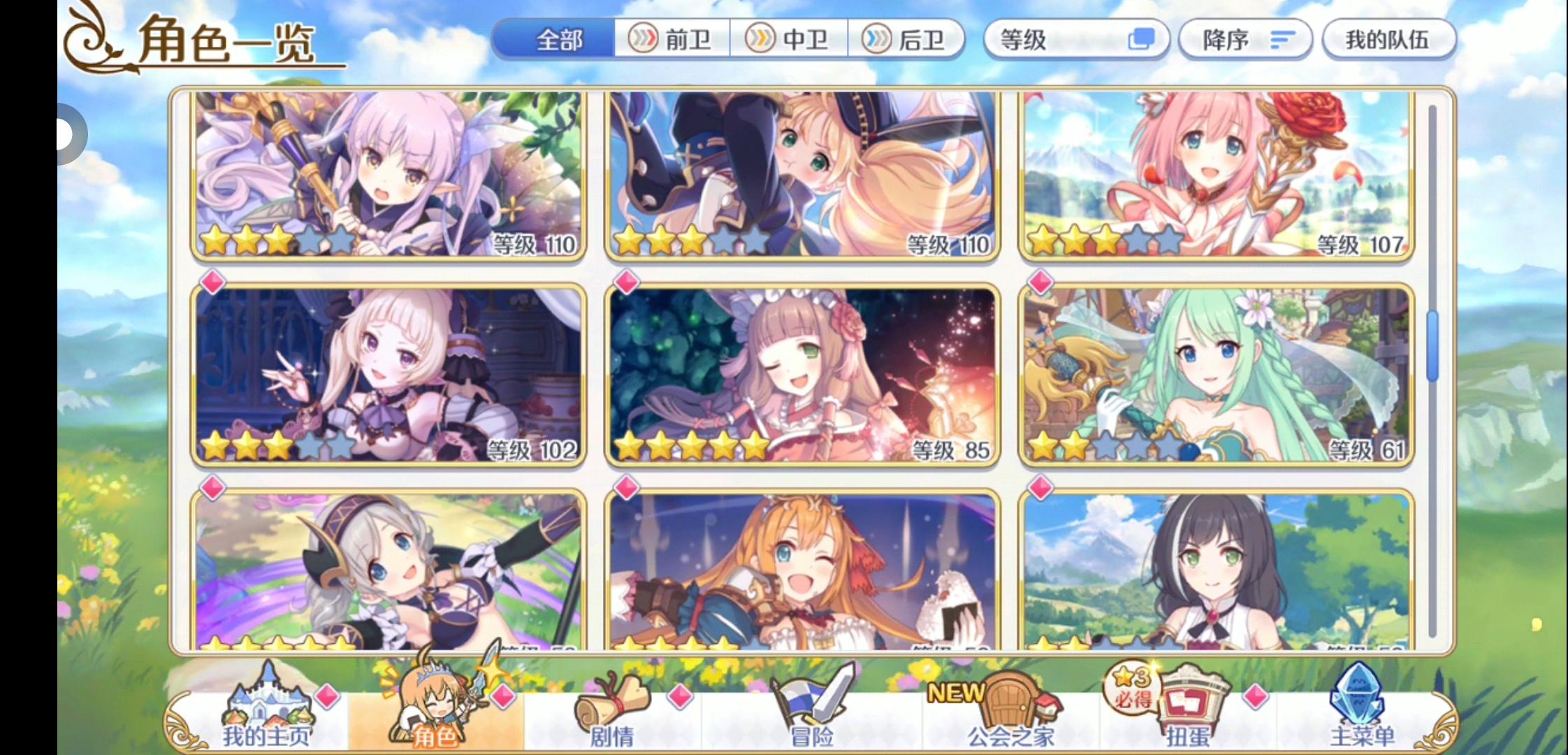This screenshot has width=1568, height=755.
Task: Select the 后卫 rearguard filter
Action: pos(908,40)
